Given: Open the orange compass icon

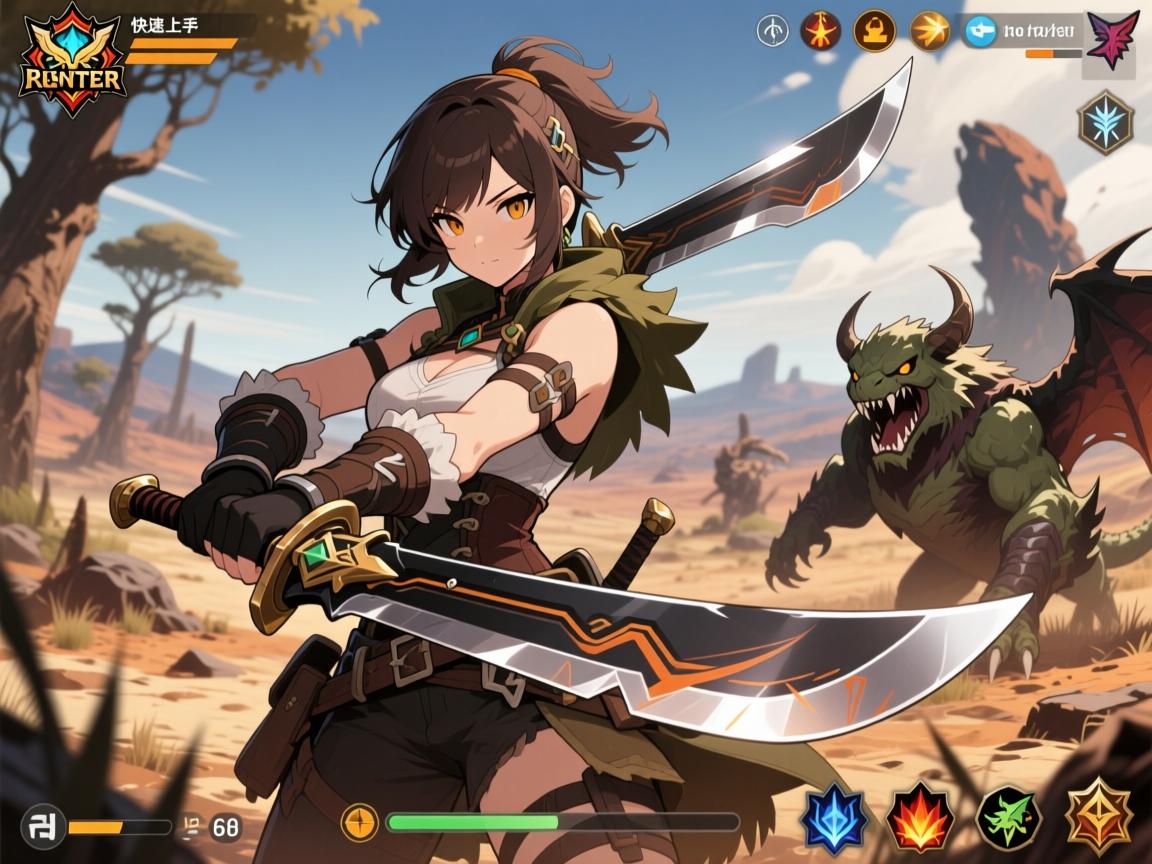Looking at the screenshot, I should coord(359,822).
